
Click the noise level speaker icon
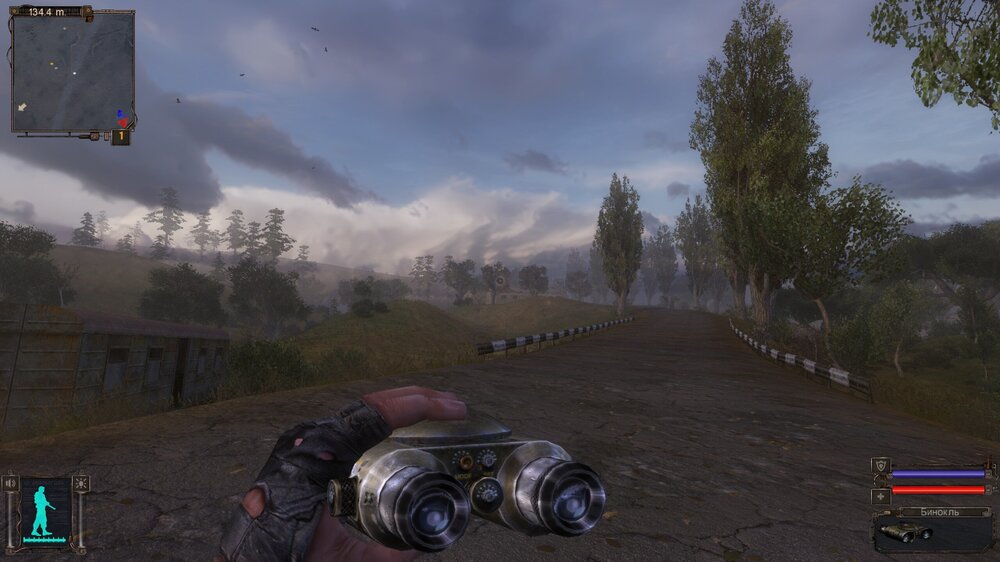11,484
